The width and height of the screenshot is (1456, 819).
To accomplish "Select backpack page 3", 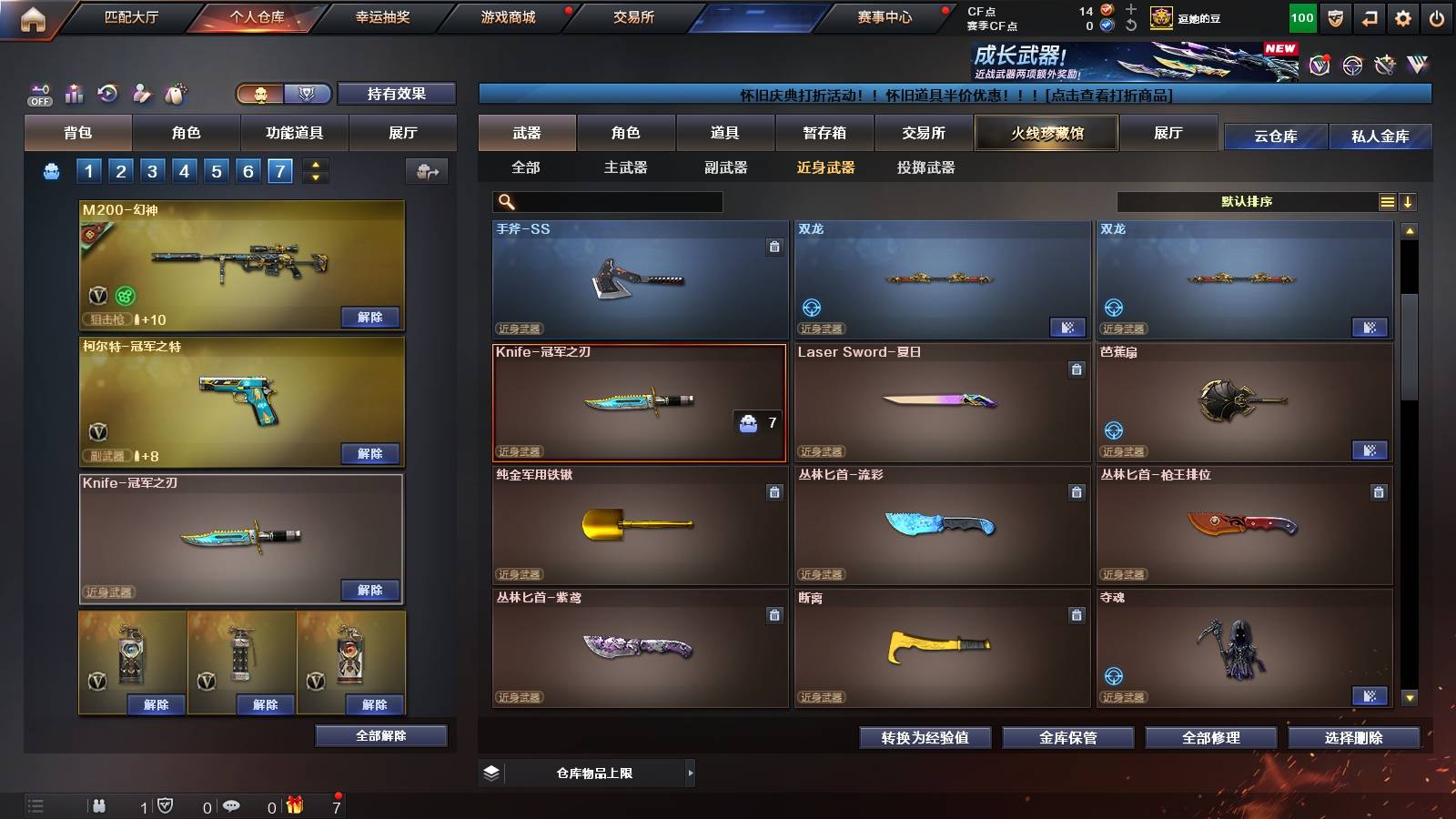I will [x=152, y=169].
